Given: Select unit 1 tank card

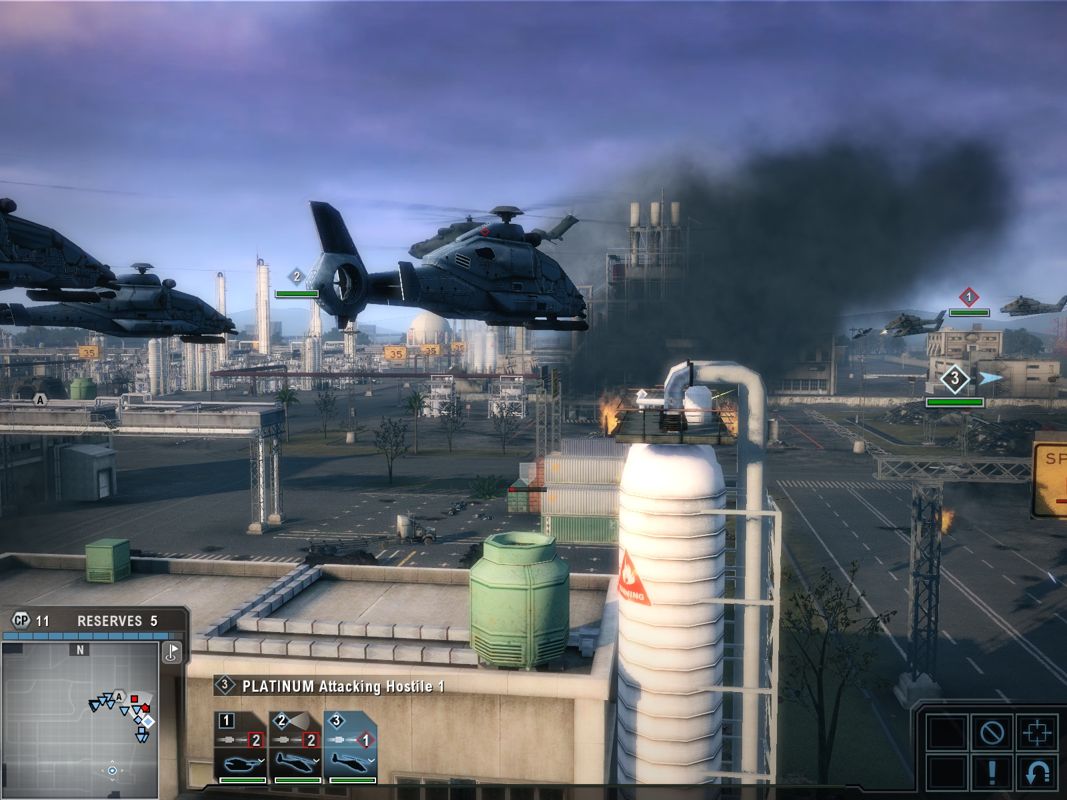Looking at the screenshot, I should pos(242,748).
